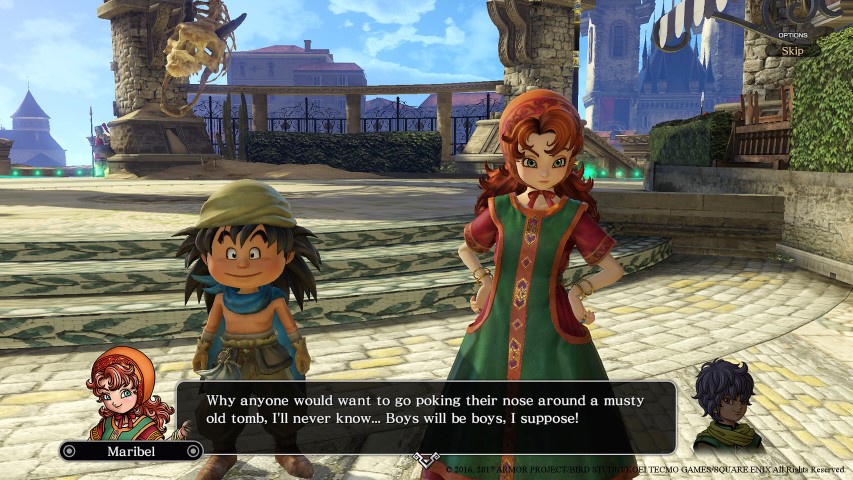Image resolution: width=853 pixels, height=480 pixels.
Task: Advance Maribel's dialogue text box
Action: (x=426, y=416)
